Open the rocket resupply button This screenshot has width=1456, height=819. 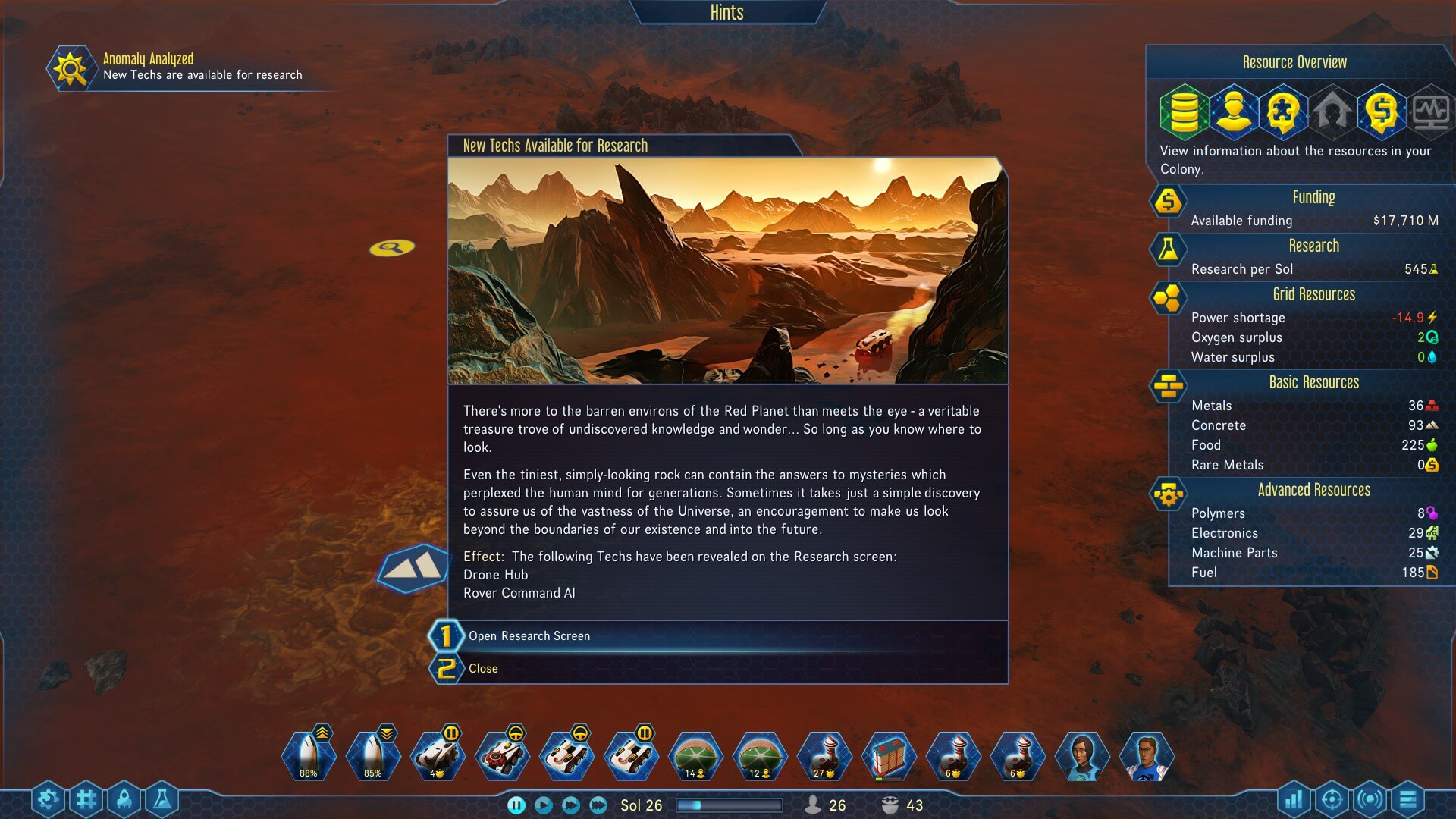pyautogui.click(x=124, y=799)
